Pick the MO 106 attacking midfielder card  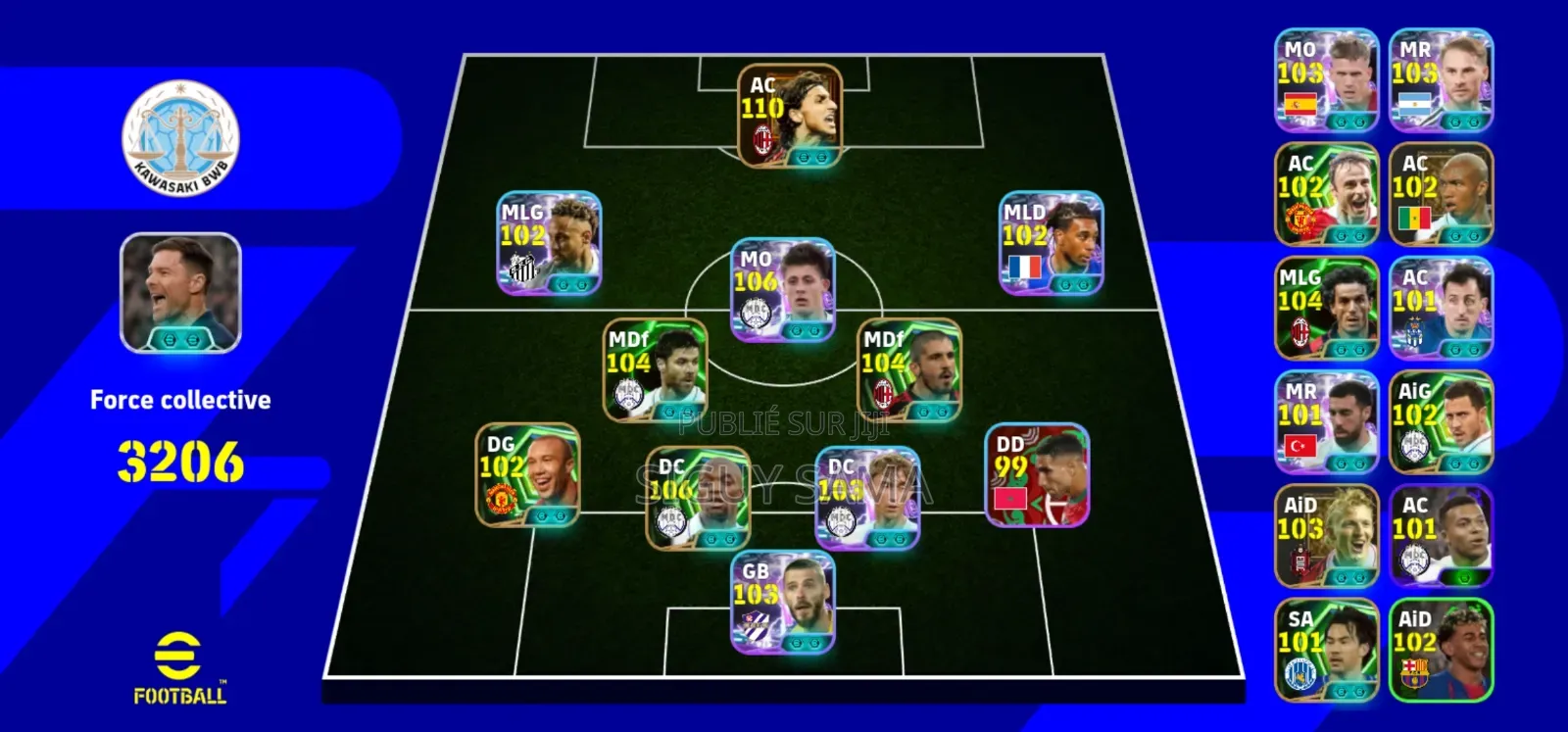783,289
